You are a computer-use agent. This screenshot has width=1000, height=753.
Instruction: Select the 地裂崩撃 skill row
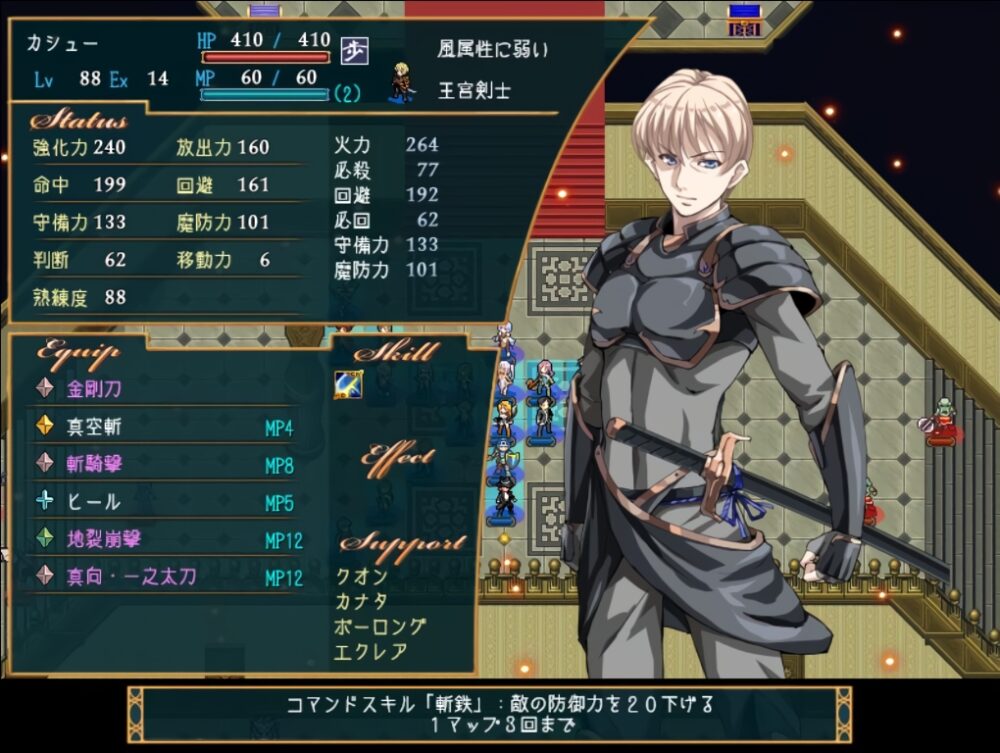[x=104, y=539]
